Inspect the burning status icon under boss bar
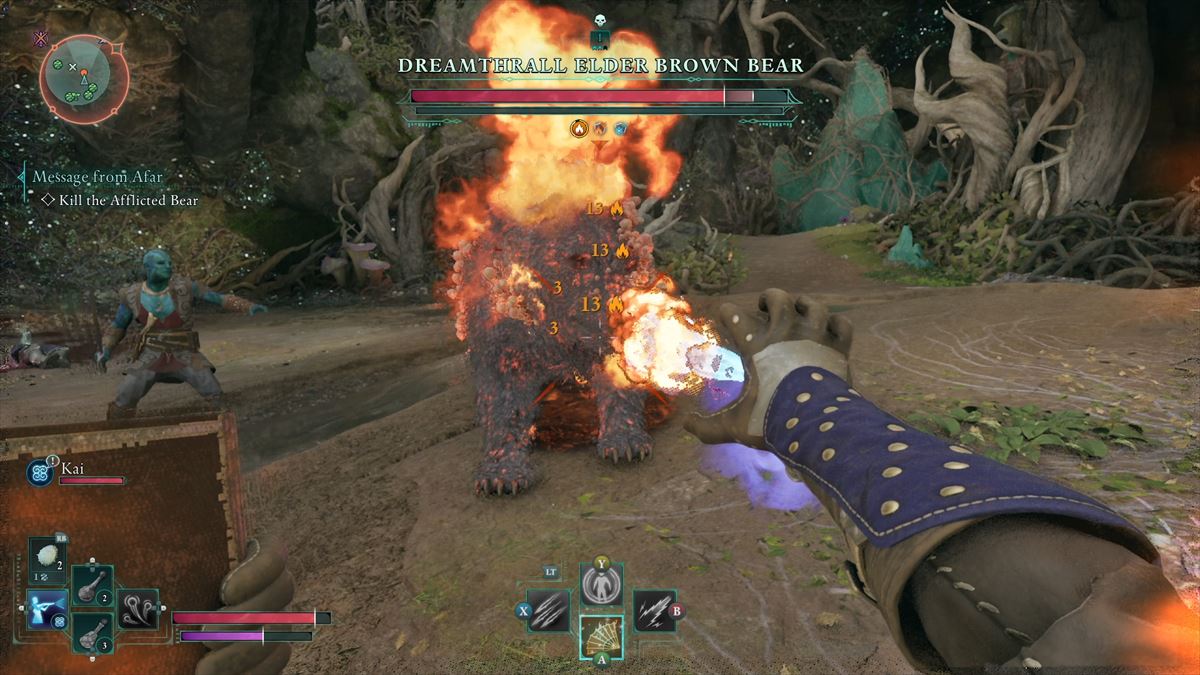This screenshot has width=1200, height=675. click(x=578, y=128)
